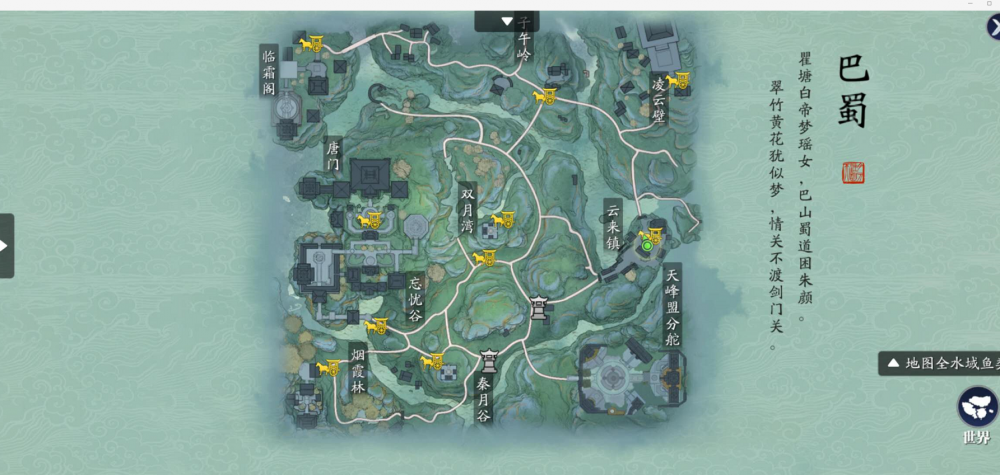Click the green player position marker
1000x475 pixels.
(647, 245)
